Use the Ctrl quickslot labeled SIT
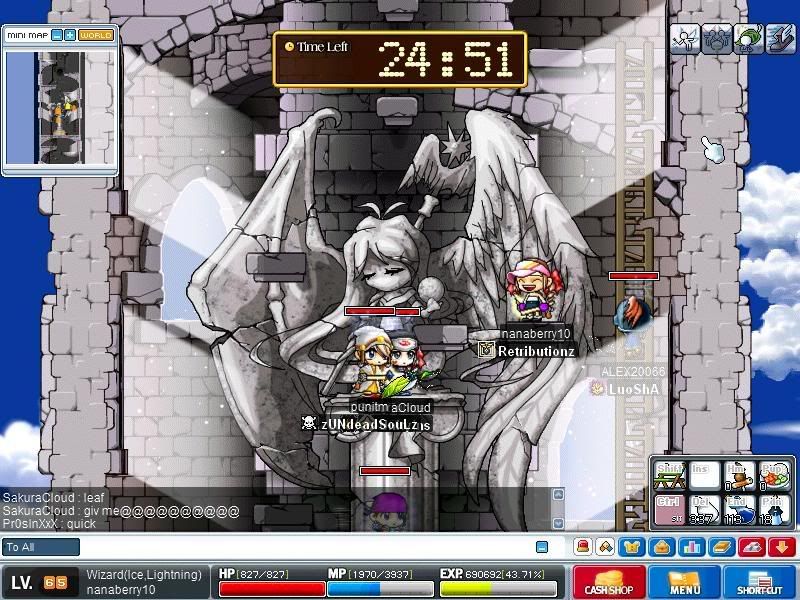Viewport: 800px width, 600px height. [x=669, y=507]
